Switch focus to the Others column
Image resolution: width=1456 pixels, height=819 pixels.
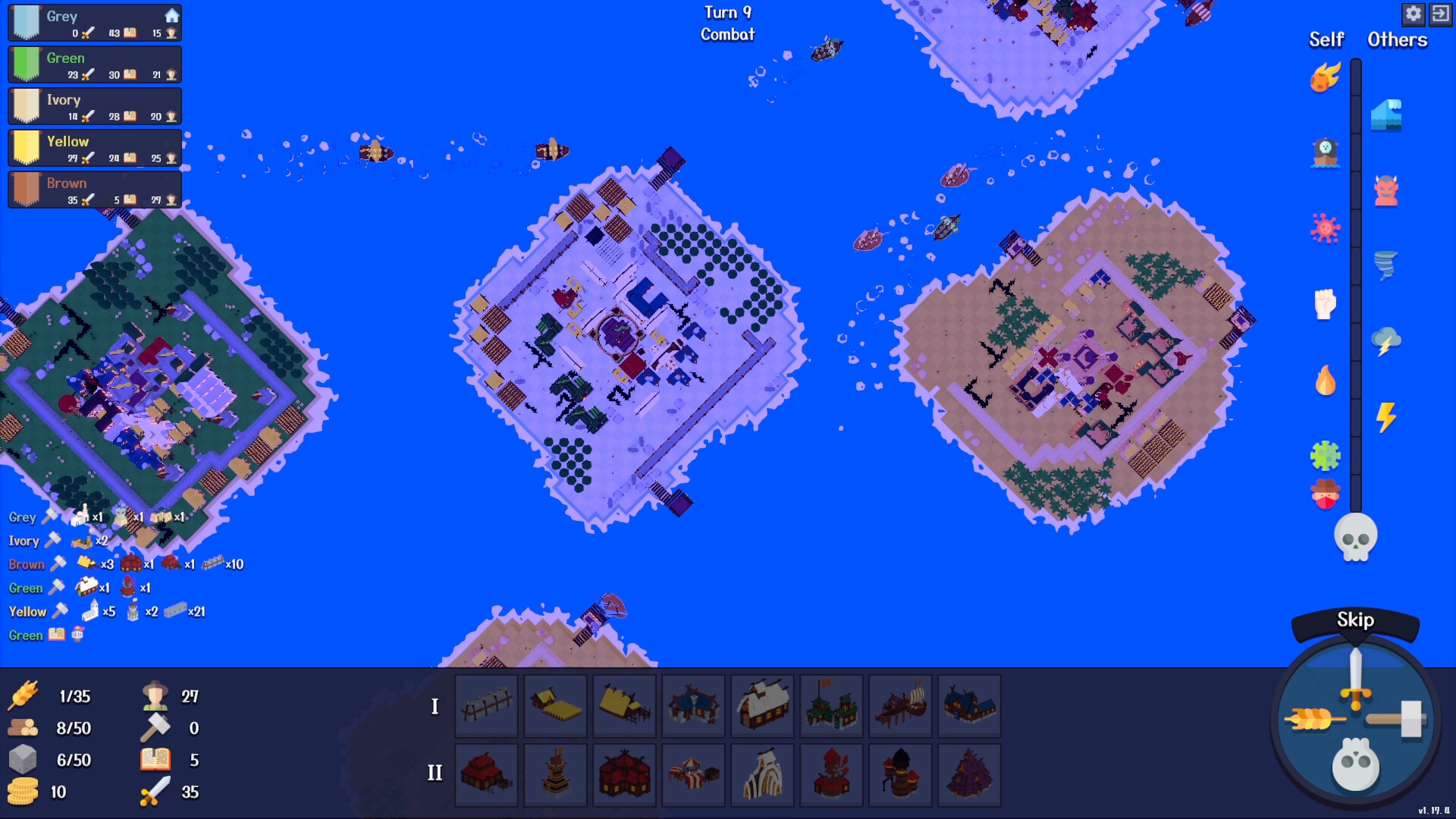[x=1396, y=39]
